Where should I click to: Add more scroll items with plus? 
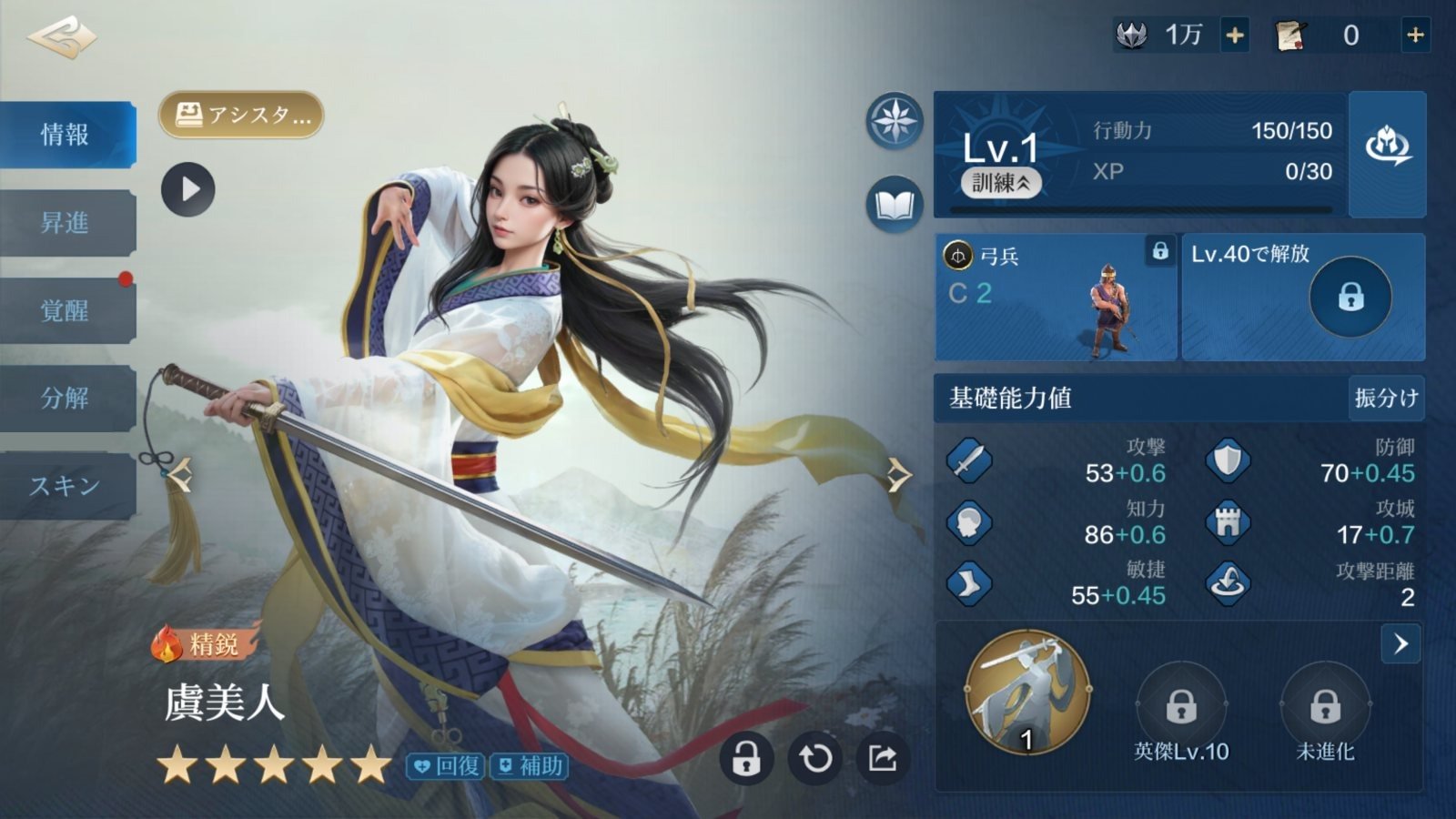[1415, 35]
